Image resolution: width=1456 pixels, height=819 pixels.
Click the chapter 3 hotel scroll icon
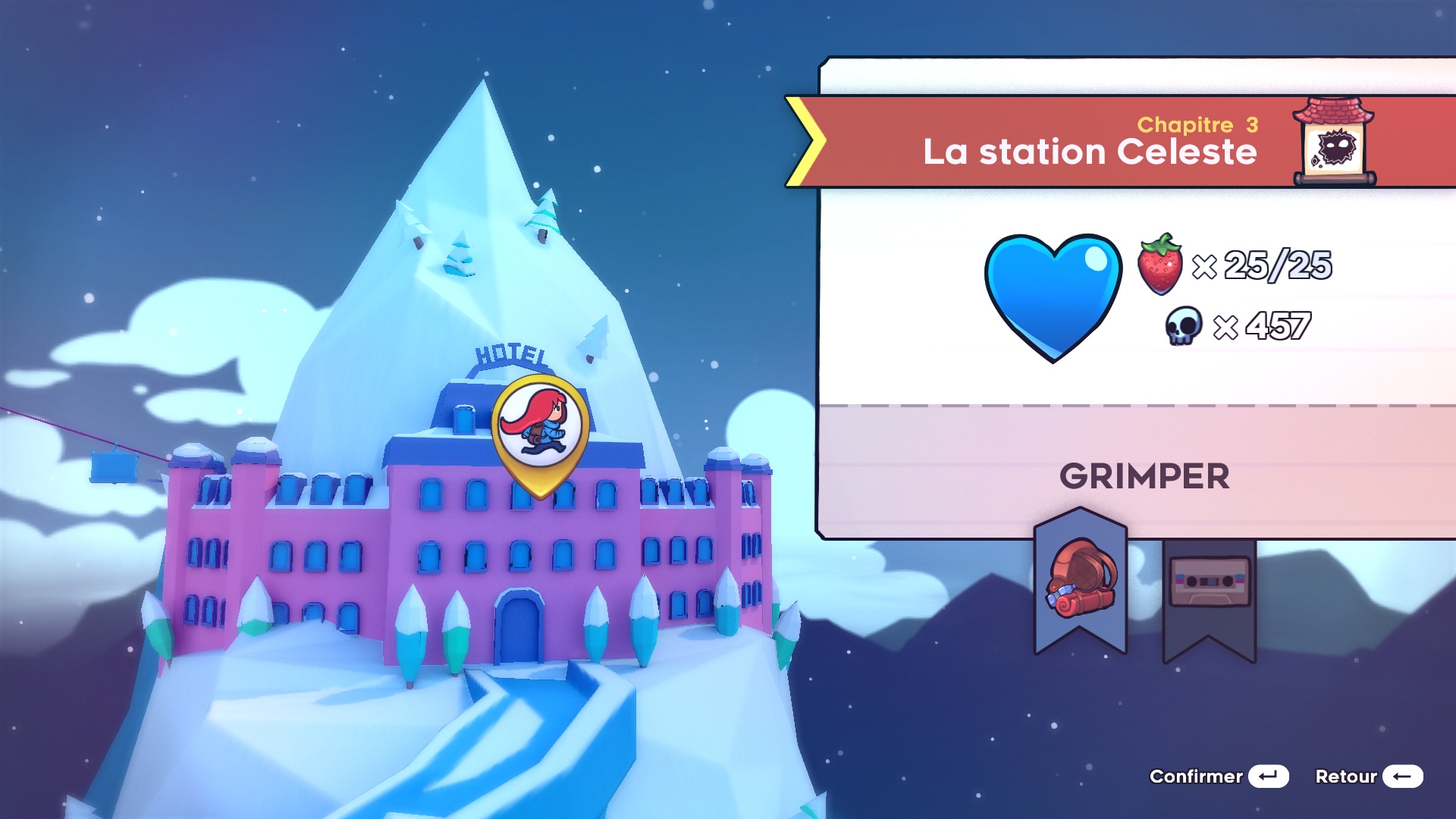pos(1334,142)
